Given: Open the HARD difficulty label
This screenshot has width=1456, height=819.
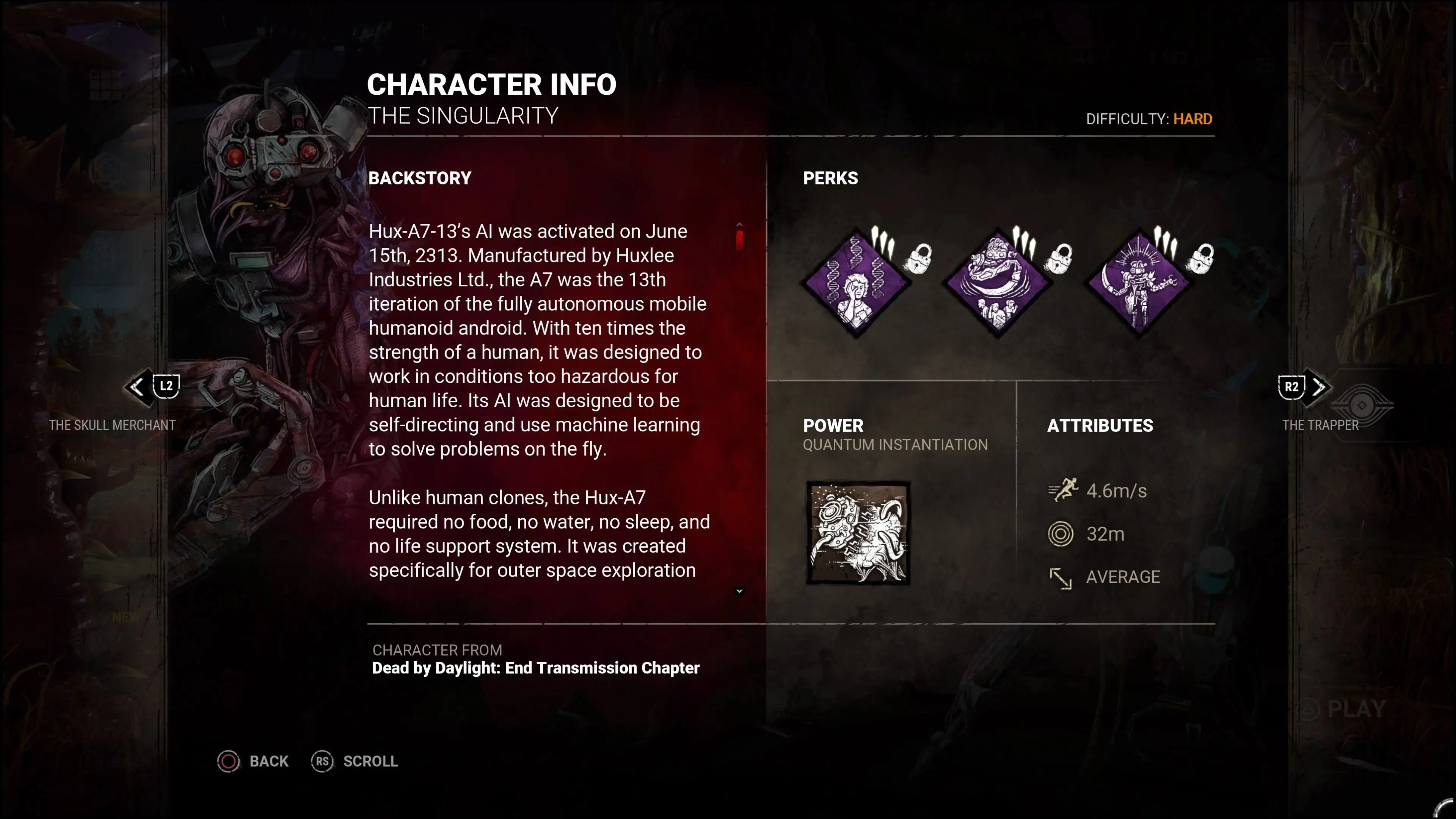Looking at the screenshot, I should tap(1192, 119).
